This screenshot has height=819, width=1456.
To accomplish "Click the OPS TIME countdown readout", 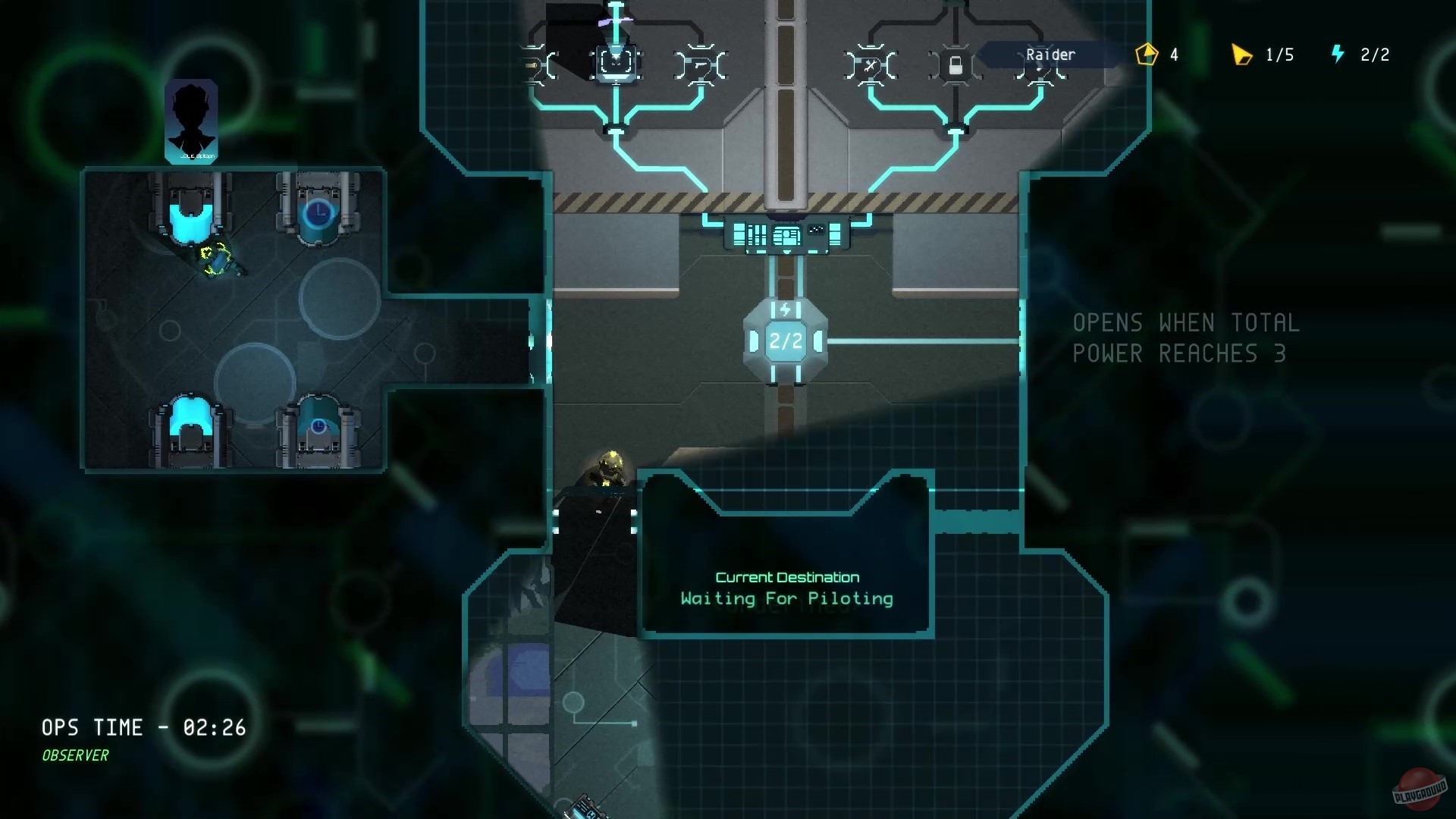I will (143, 726).
